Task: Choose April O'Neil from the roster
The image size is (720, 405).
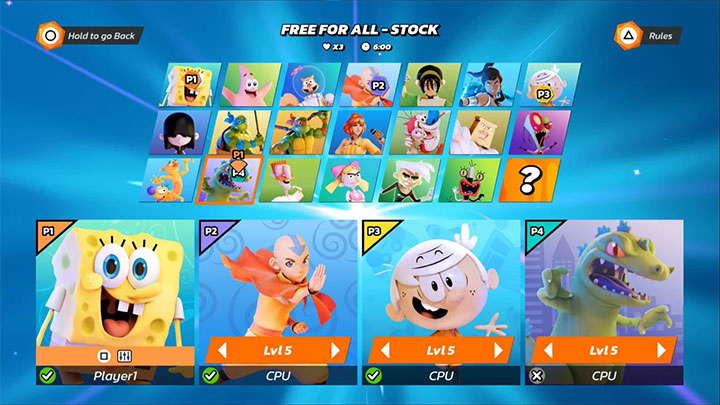Action: pos(359,132)
